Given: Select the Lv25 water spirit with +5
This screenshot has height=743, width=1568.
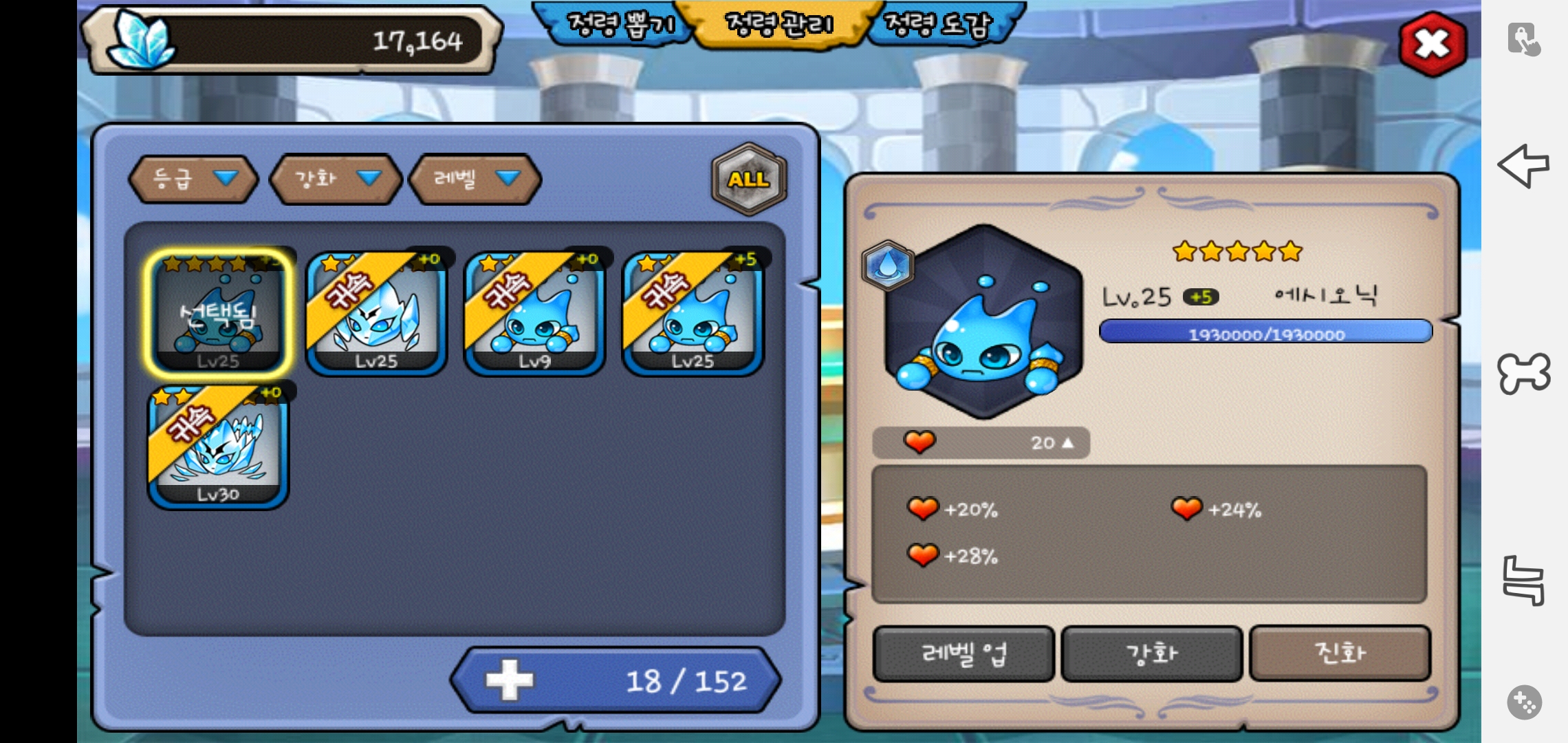Looking at the screenshot, I should click(x=693, y=314).
